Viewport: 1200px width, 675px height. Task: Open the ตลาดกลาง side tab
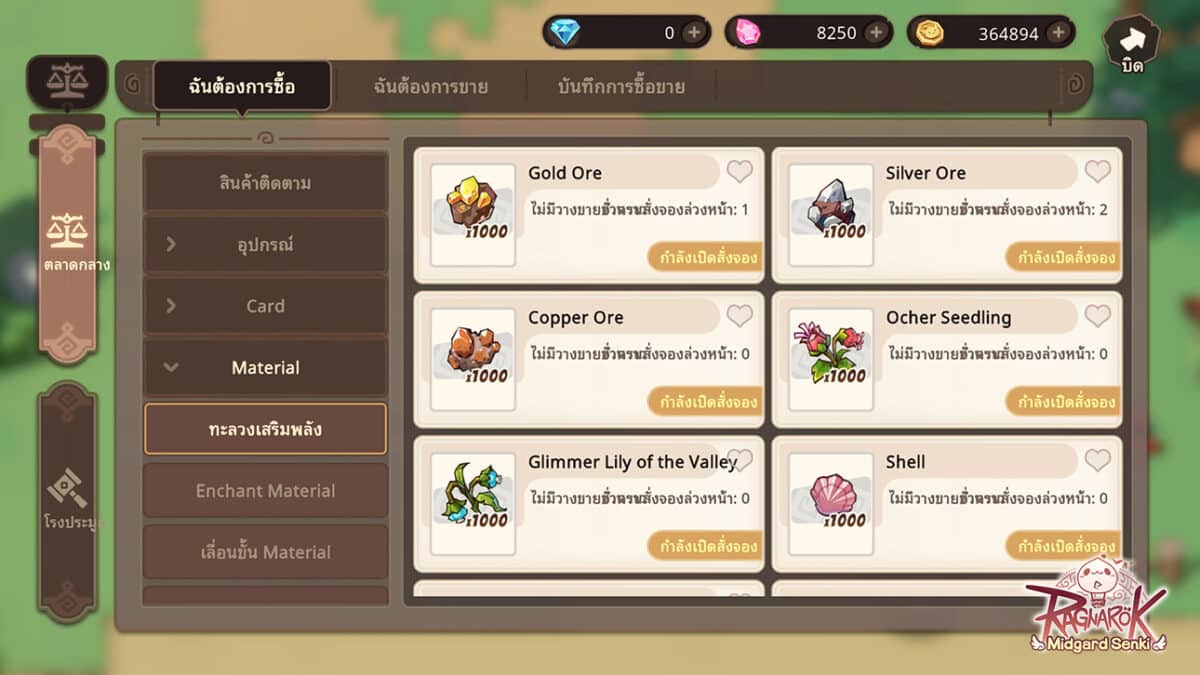[x=68, y=245]
